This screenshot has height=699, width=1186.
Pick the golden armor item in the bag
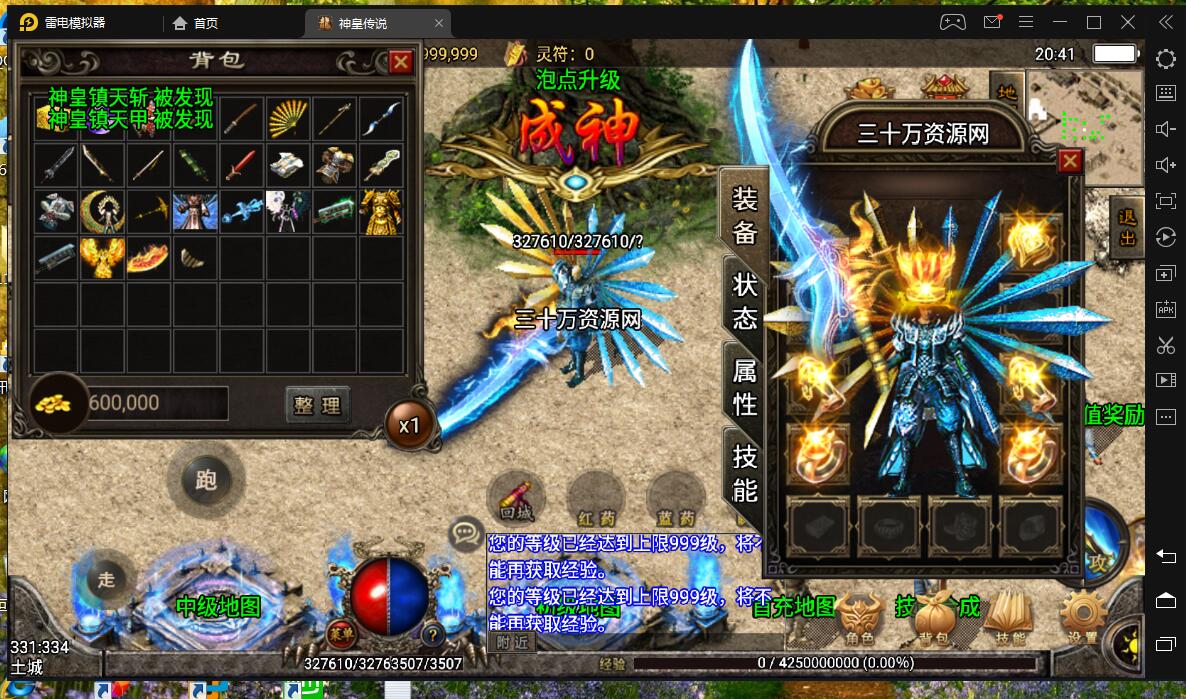pyautogui.click(x=381, y=211)
